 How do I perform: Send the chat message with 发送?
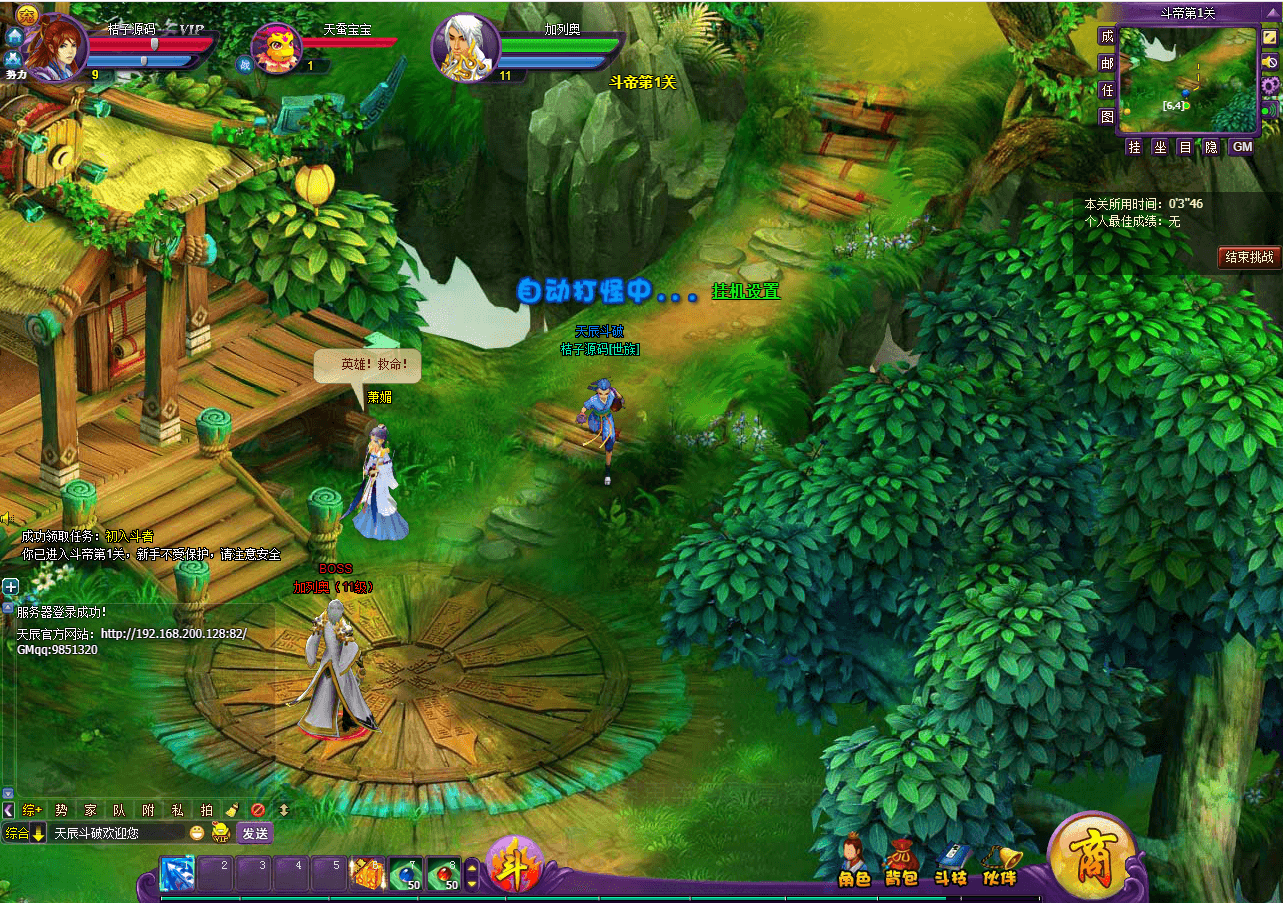255,833
